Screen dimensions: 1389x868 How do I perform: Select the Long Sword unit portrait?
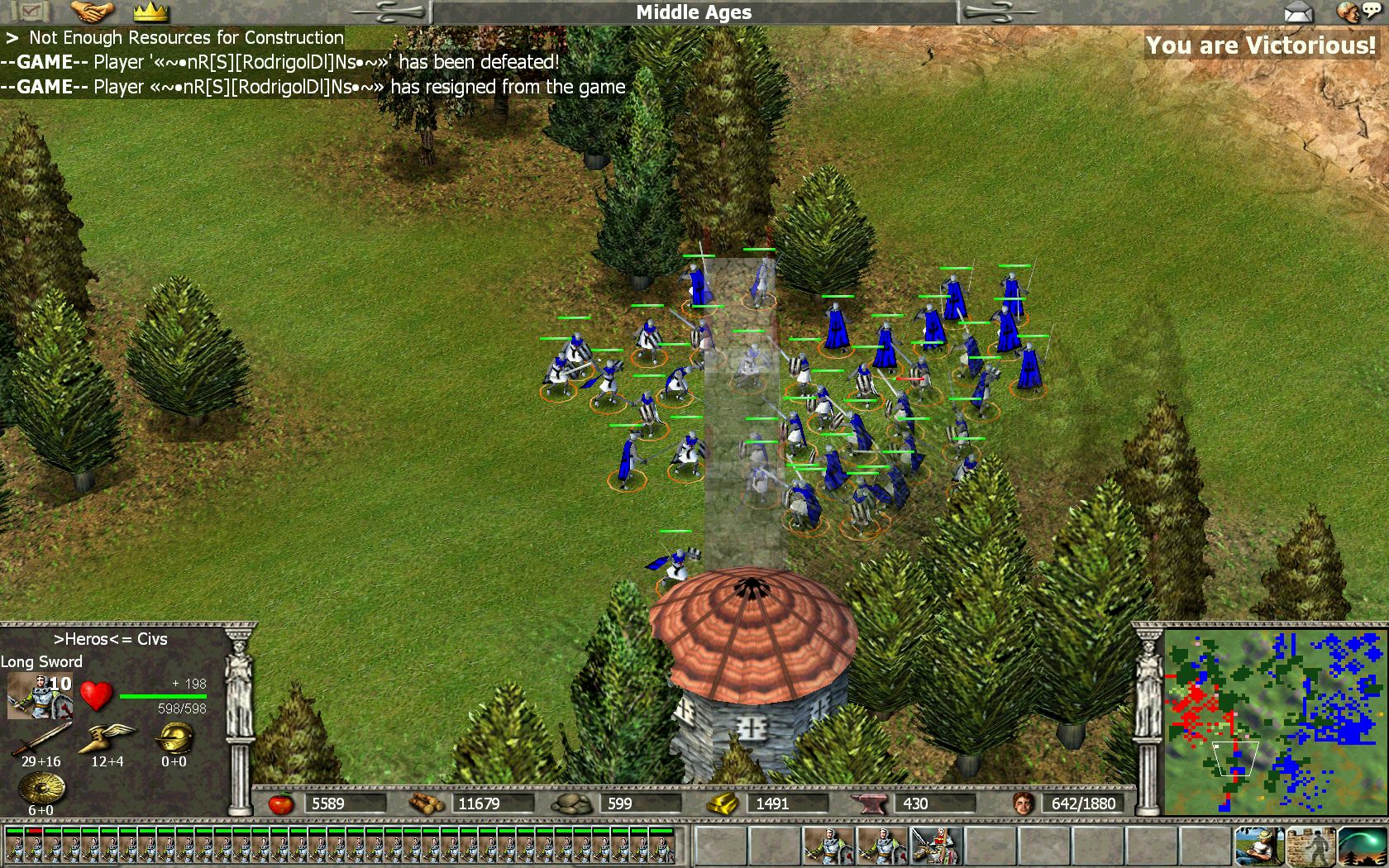pos(39,696)
